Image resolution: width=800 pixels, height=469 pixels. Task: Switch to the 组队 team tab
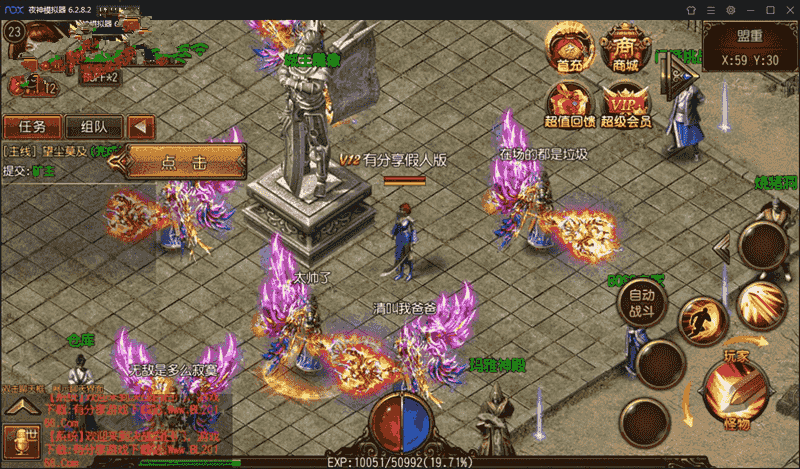[x=94, y=127]
